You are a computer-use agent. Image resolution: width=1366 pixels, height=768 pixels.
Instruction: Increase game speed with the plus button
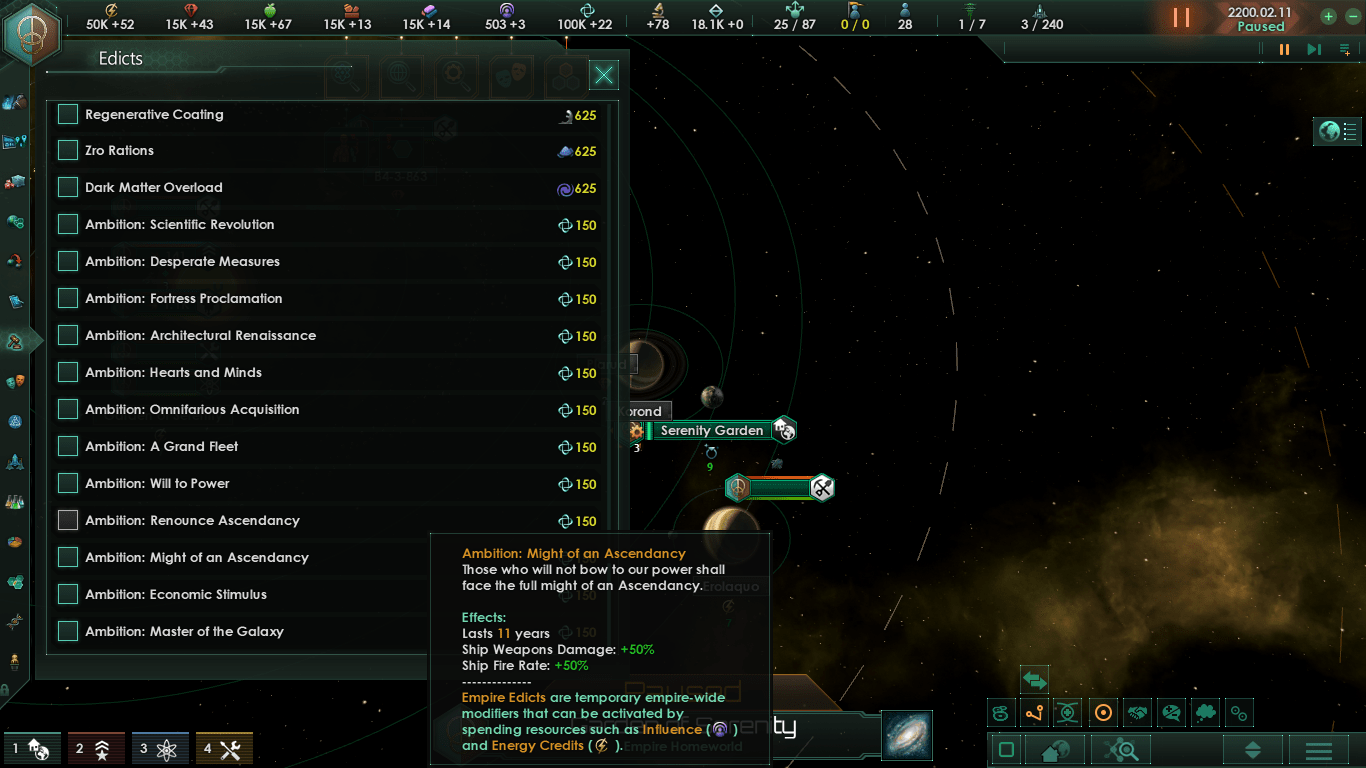tap(1328, 16)
